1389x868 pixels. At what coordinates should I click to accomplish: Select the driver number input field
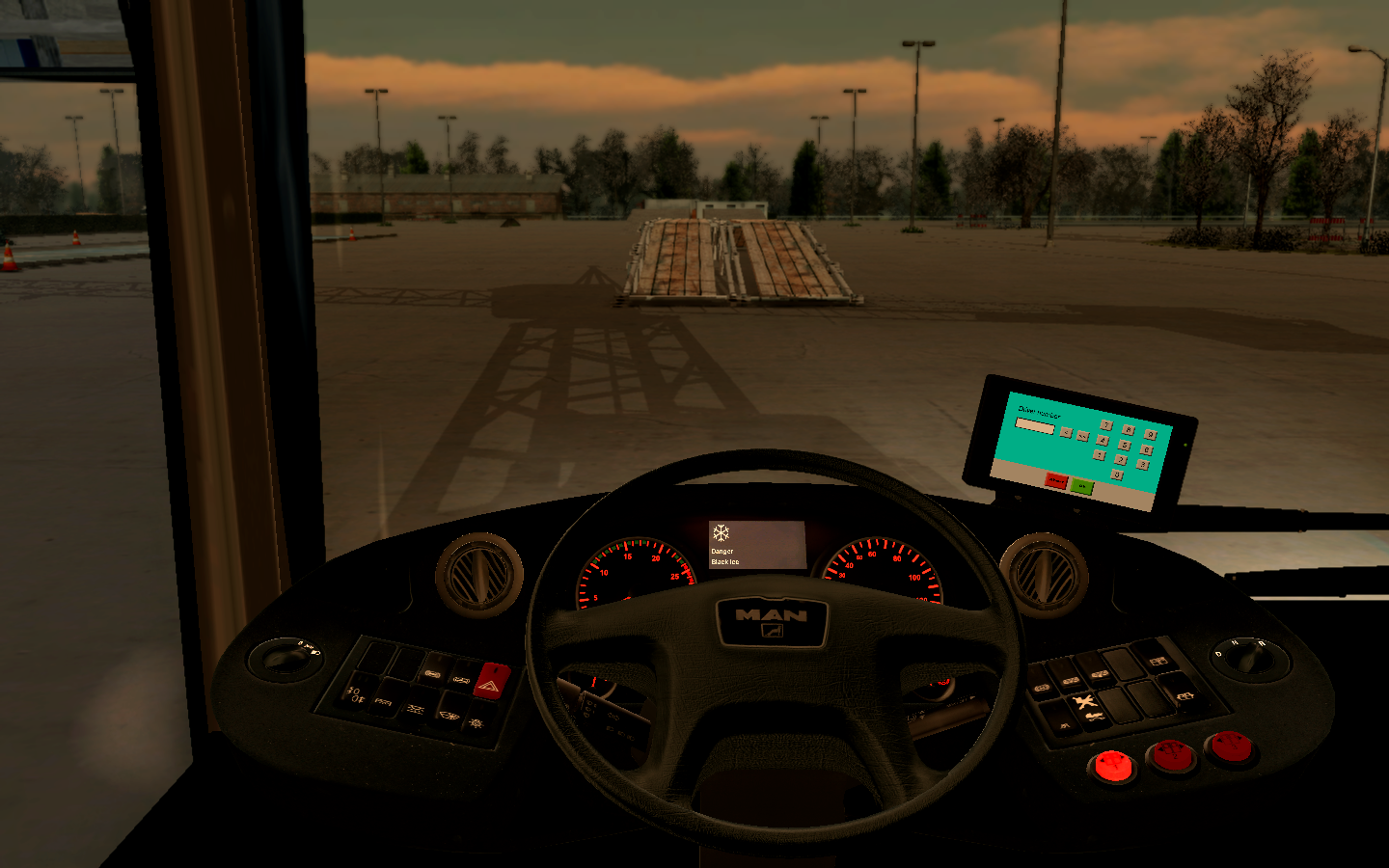(1035, 425)
